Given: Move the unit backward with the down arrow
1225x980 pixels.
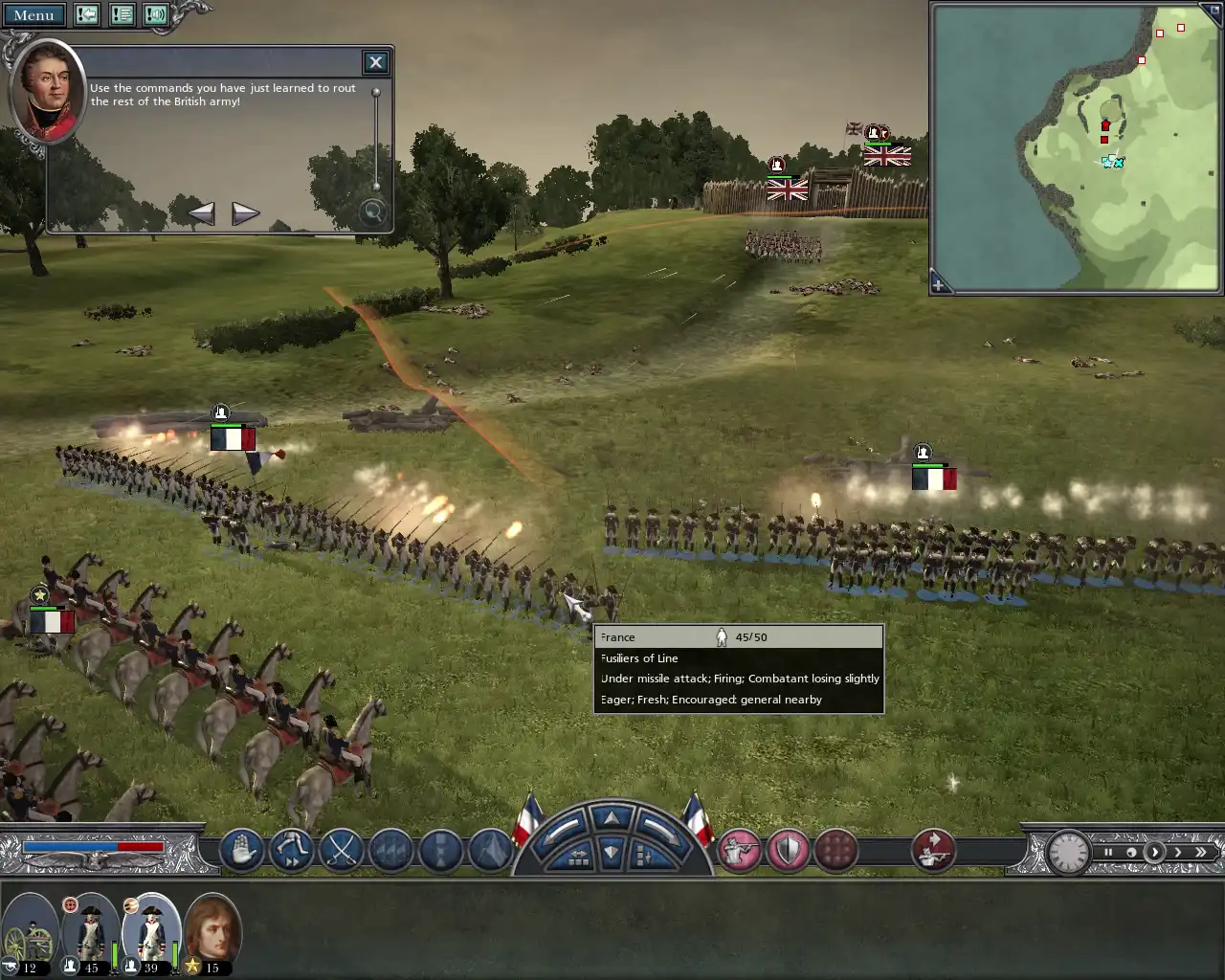Looking at the screenshot, I should click(x=612, y=853).
